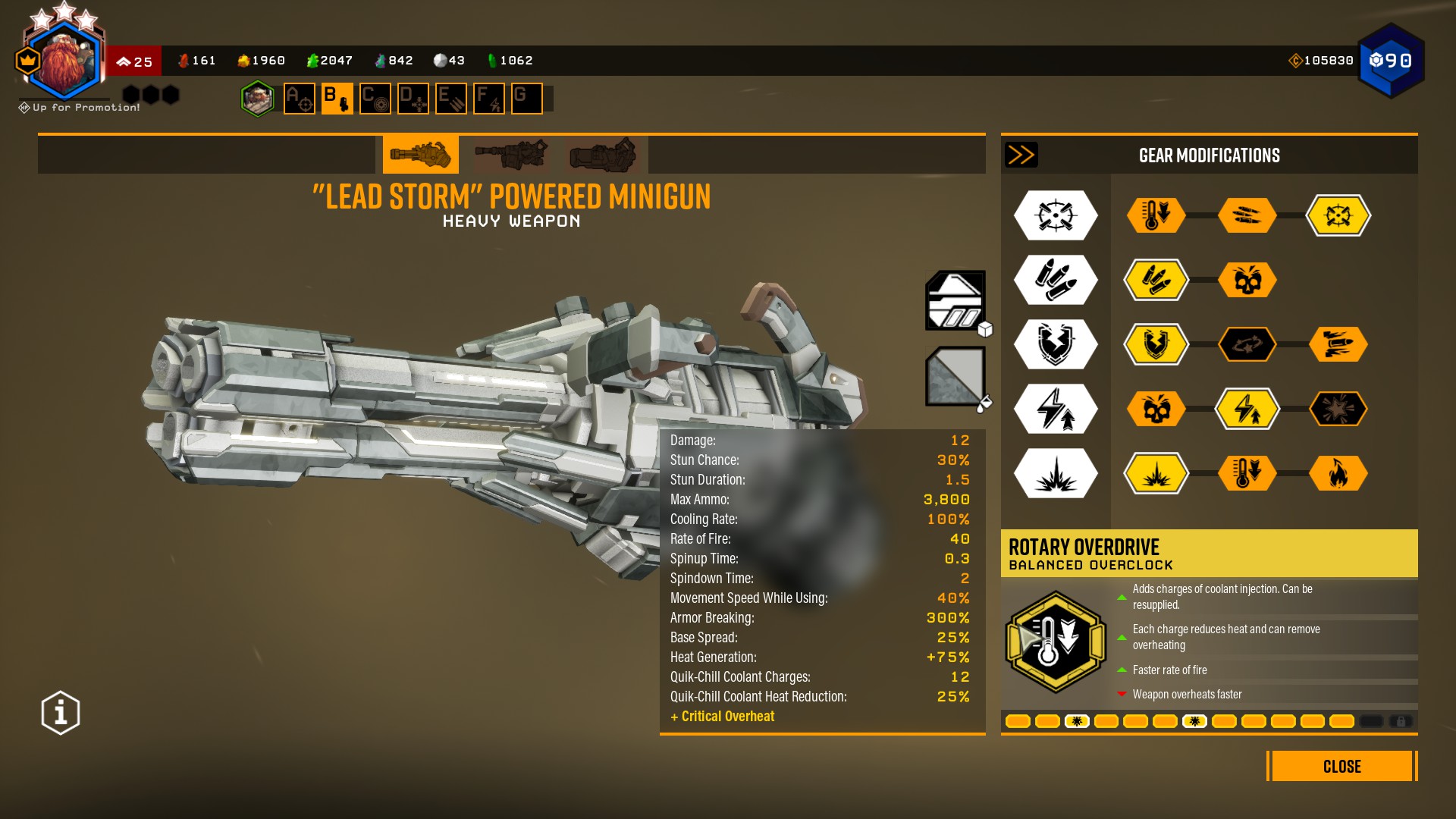Pick the tier 5 flame modification

[x=1338, y=473]
